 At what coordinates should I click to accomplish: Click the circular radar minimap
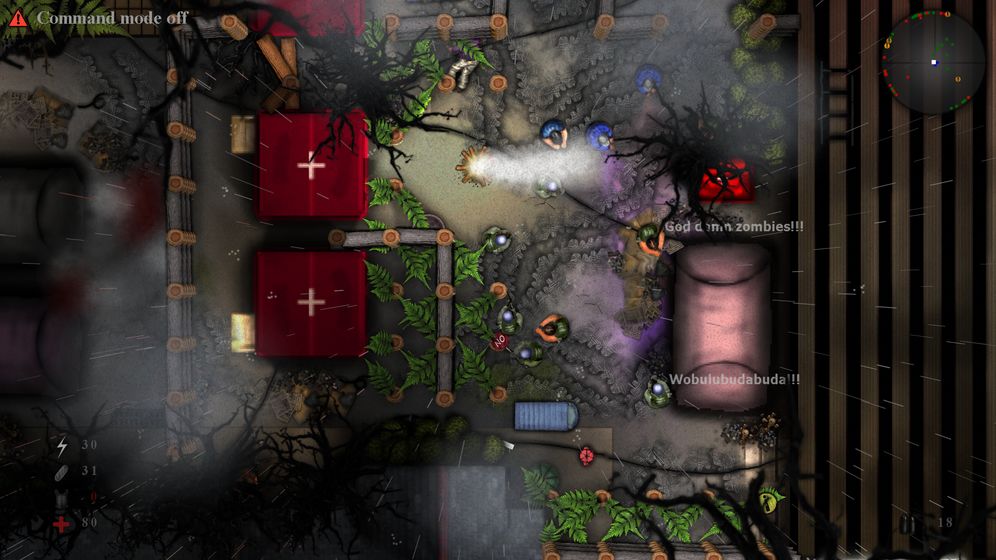[x=933, y=62]
